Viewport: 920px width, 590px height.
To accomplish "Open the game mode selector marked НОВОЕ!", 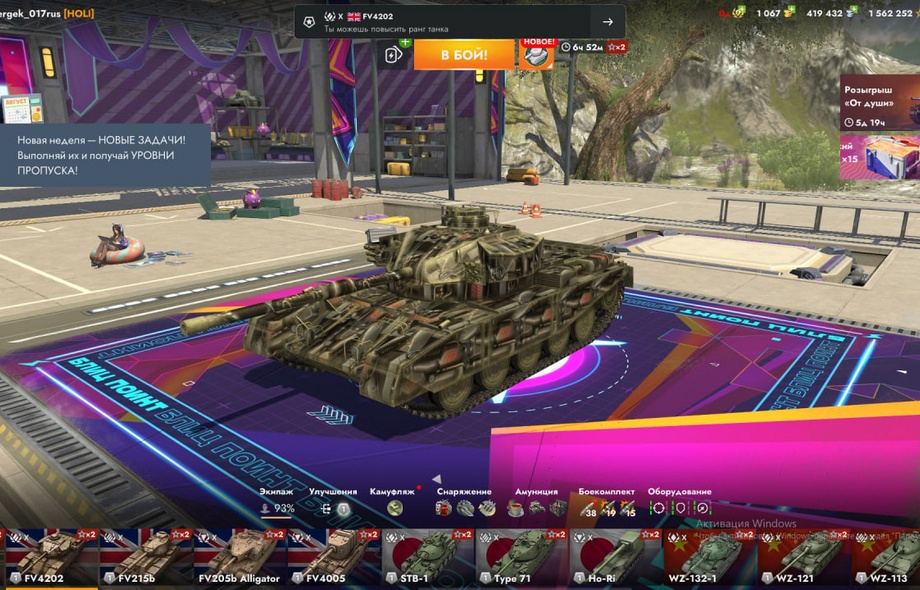I will [x=538, y=54].
